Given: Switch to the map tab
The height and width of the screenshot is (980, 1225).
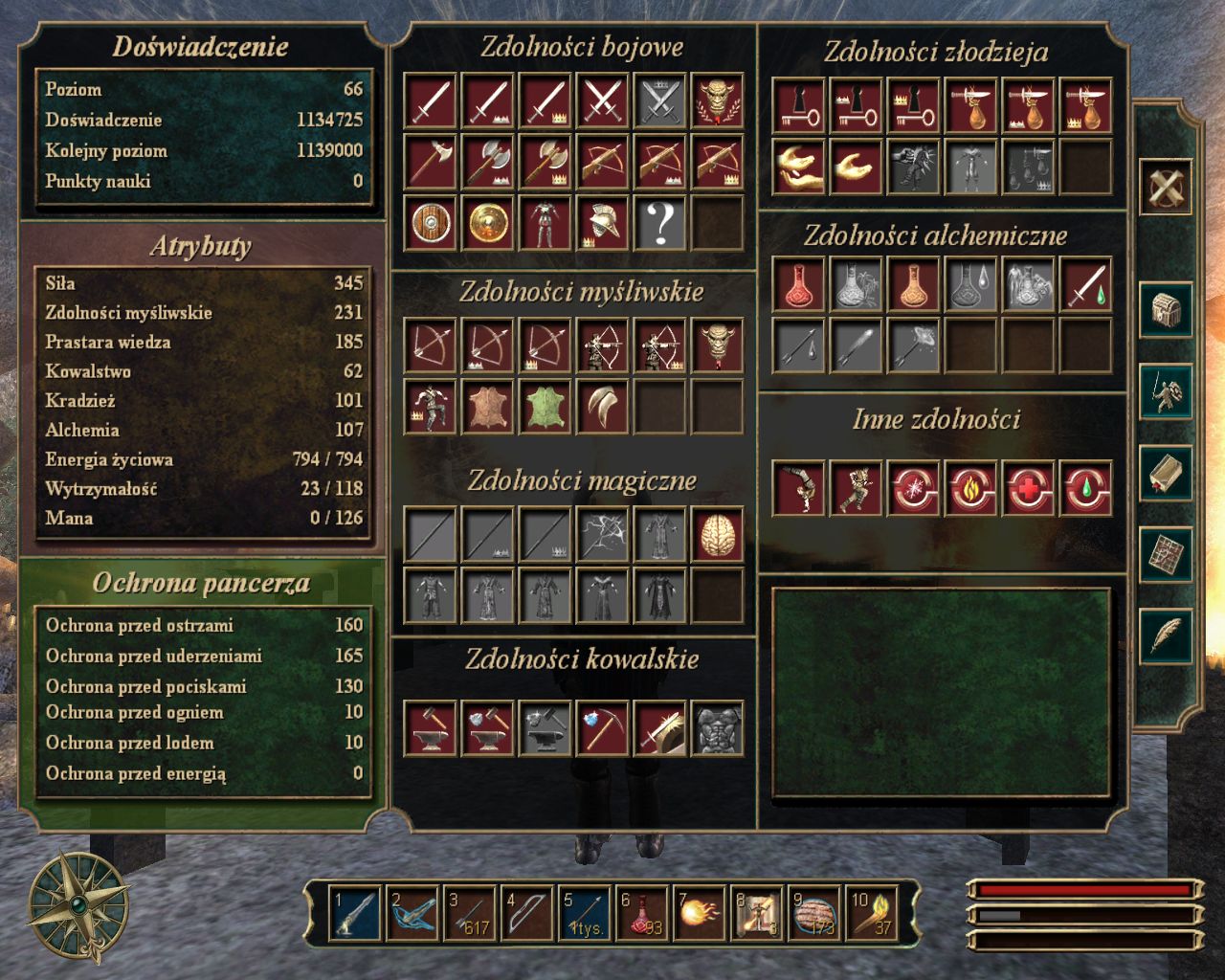Looking at the screenshot, I should pos(1165,554).
